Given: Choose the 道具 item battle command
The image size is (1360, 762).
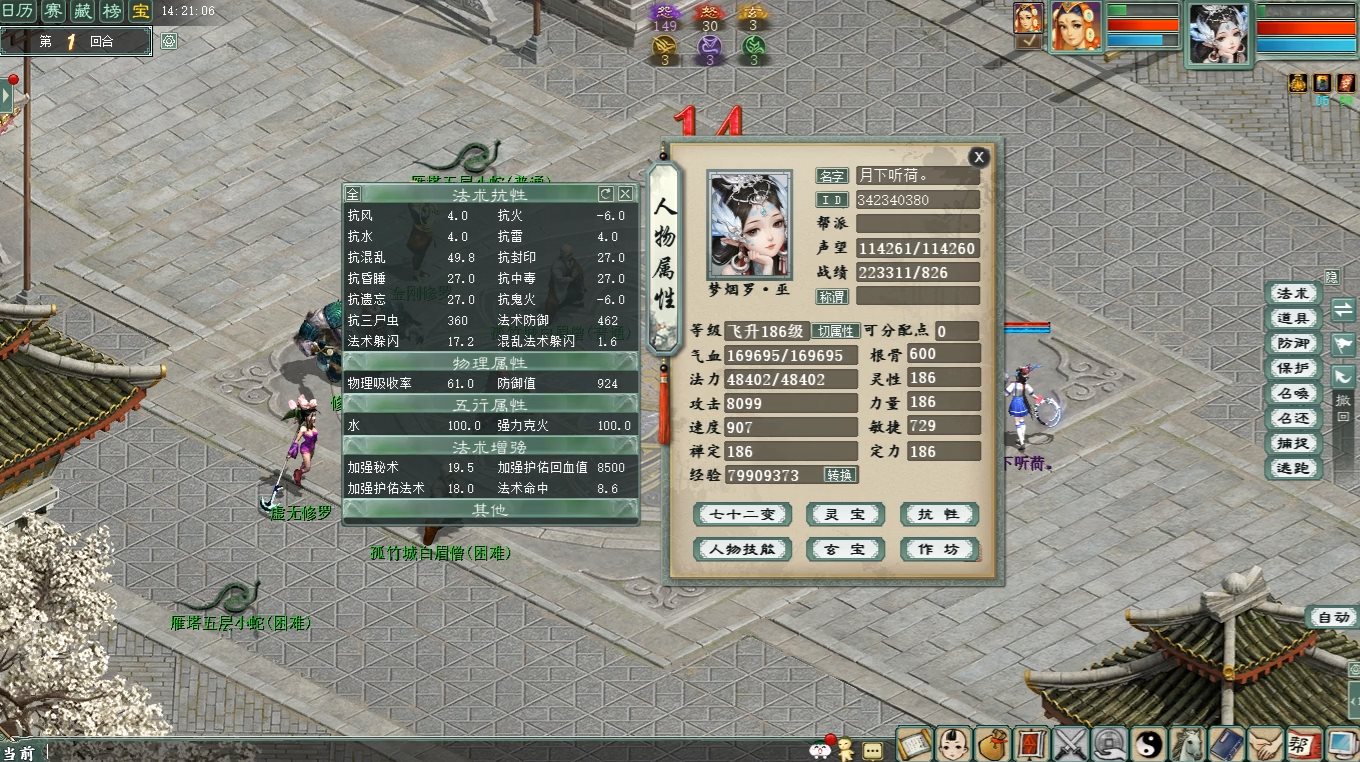Looking at the screenshot, I should 1292,319.
